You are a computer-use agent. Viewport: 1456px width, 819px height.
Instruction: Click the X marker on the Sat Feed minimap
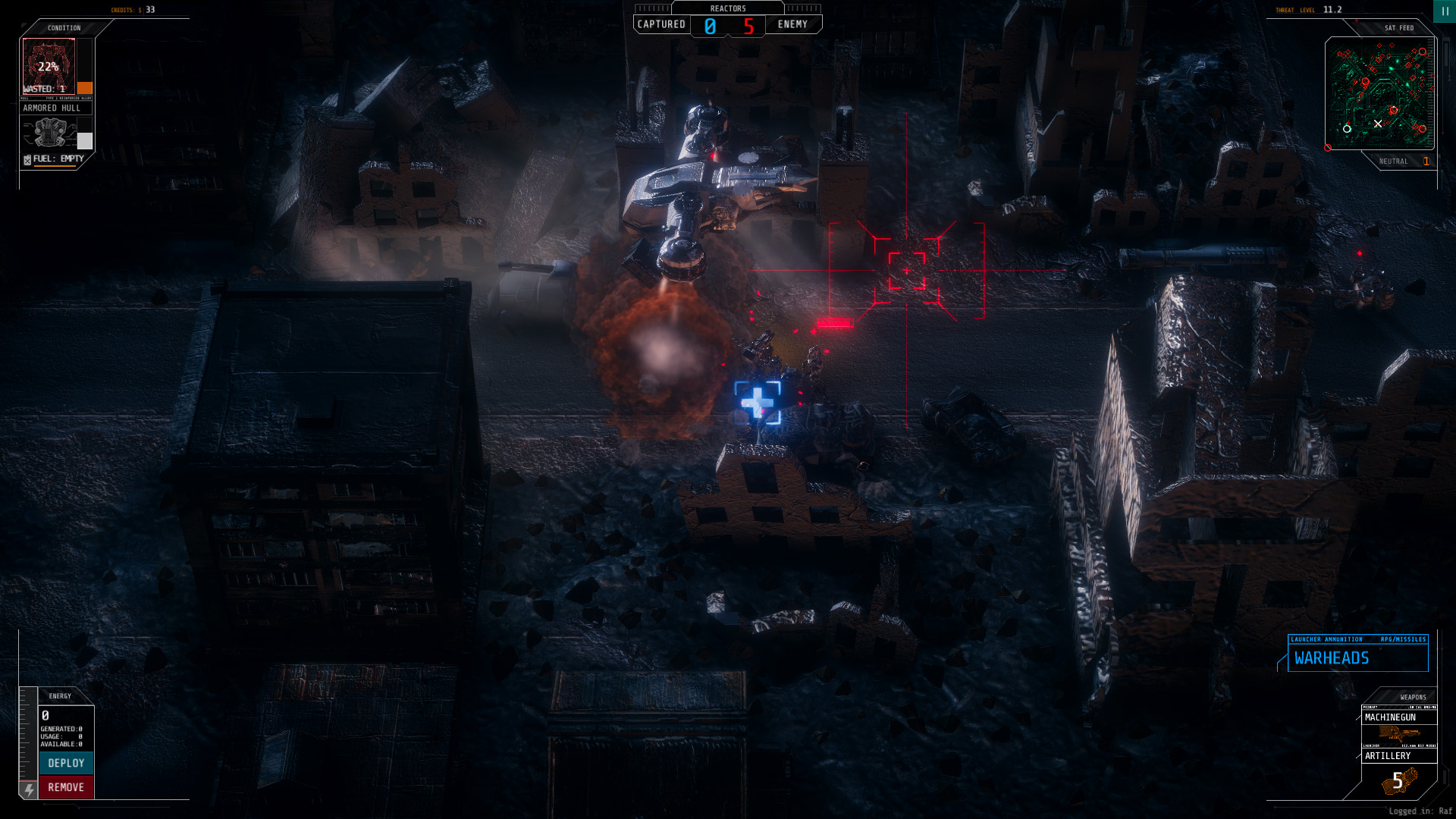pyautogui.click(x=1379, y=124)
